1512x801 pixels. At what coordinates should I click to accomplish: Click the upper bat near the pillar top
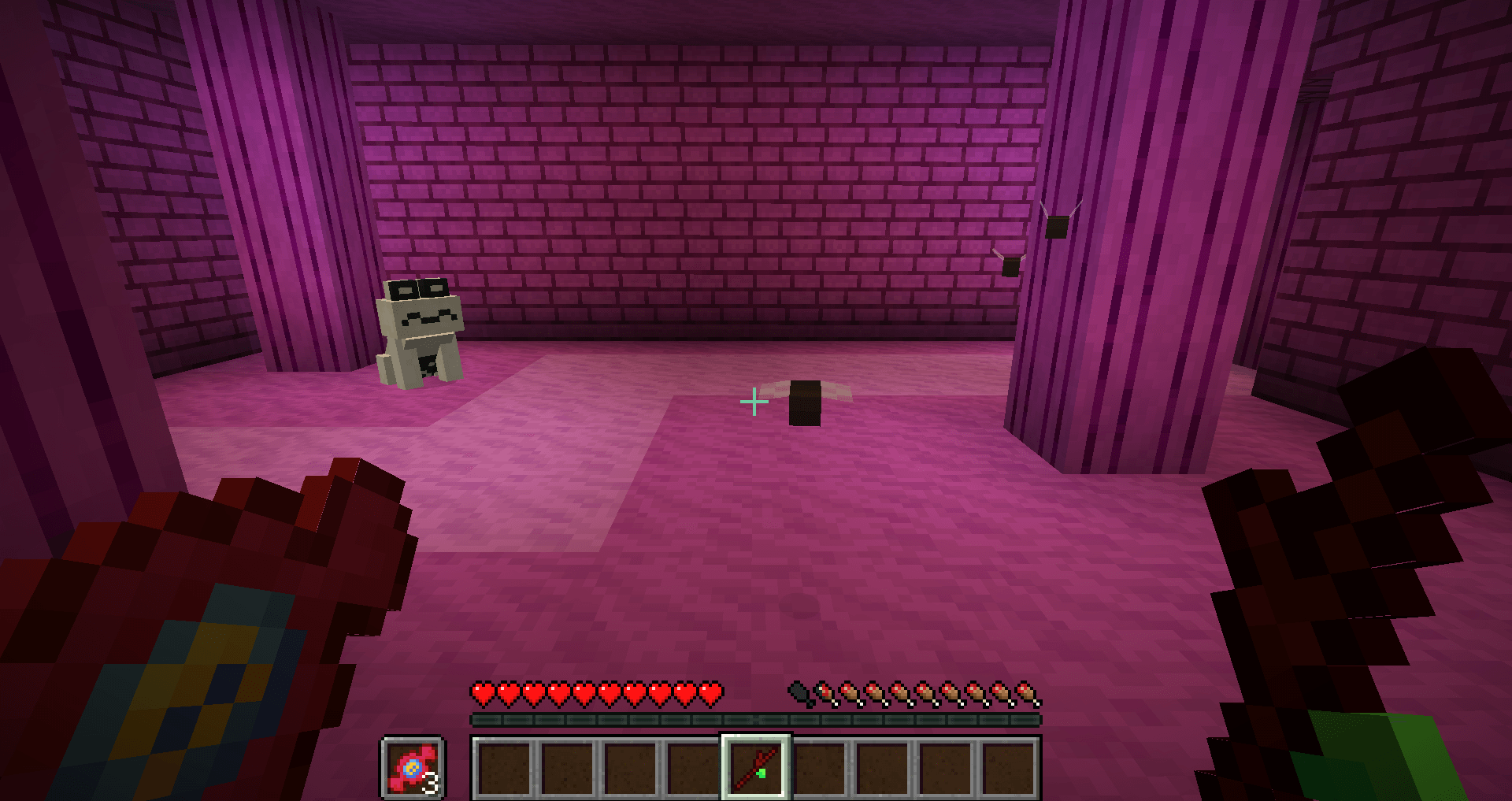1058,226
